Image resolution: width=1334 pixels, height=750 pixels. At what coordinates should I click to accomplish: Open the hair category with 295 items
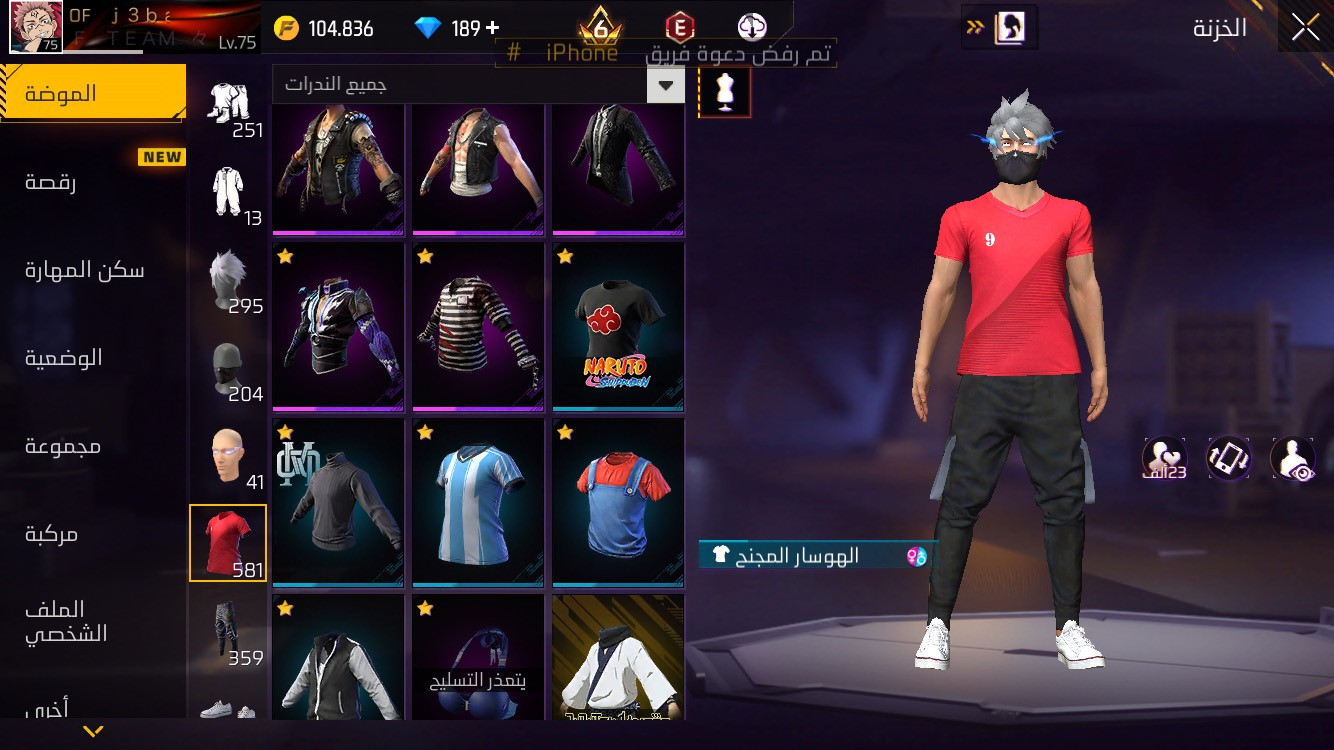coord(228,279)
